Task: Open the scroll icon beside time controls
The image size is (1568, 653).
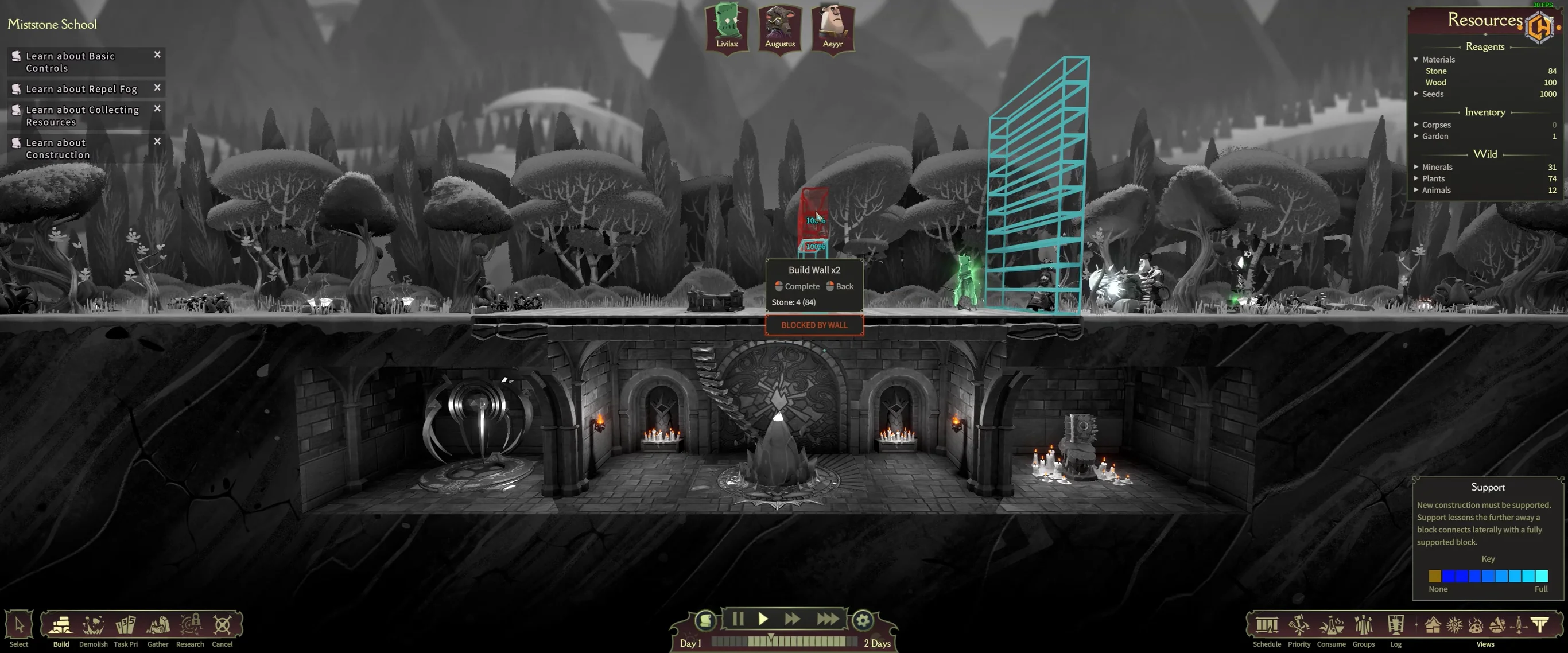Action: (x=705, y=620)
